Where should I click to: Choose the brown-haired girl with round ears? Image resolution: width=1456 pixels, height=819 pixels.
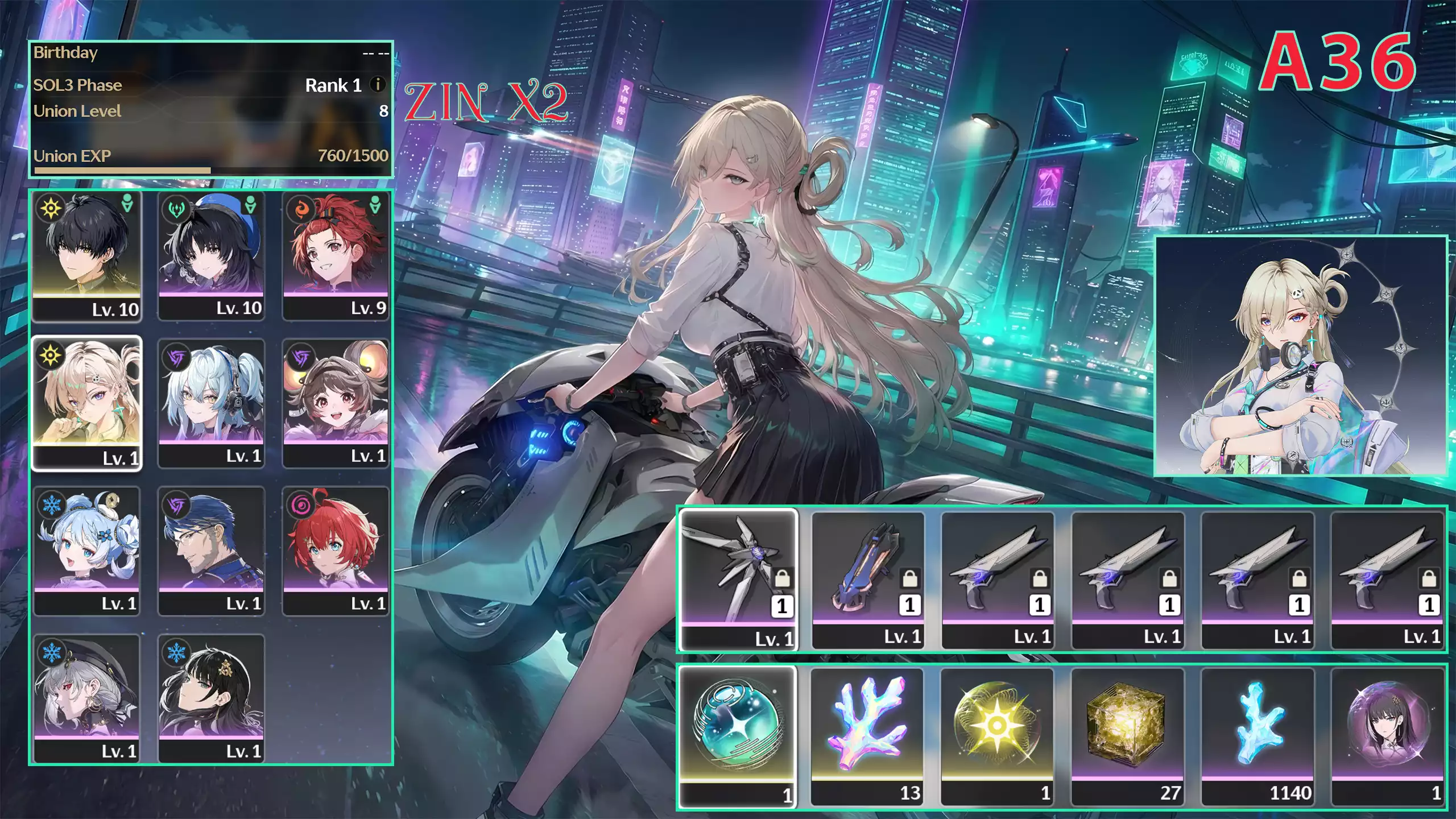pyautogui.click(x=336, y=403)
